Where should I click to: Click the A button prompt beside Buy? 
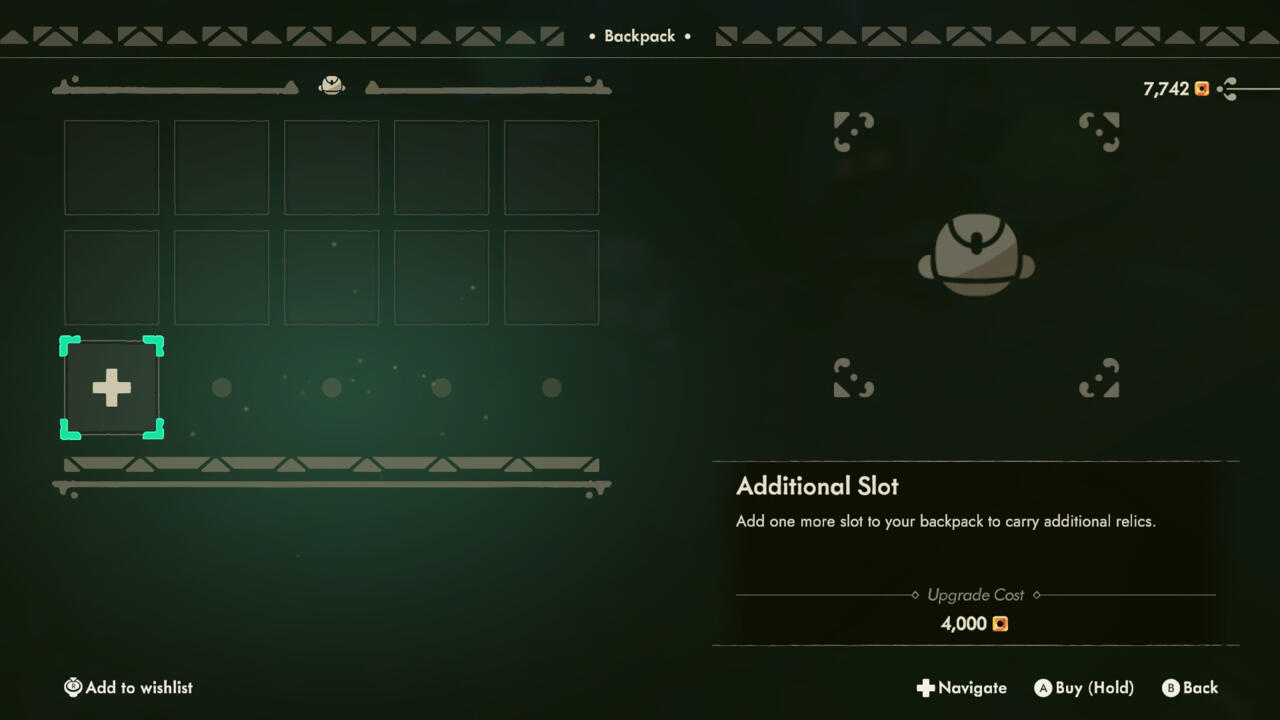[x=1044, y=688]
